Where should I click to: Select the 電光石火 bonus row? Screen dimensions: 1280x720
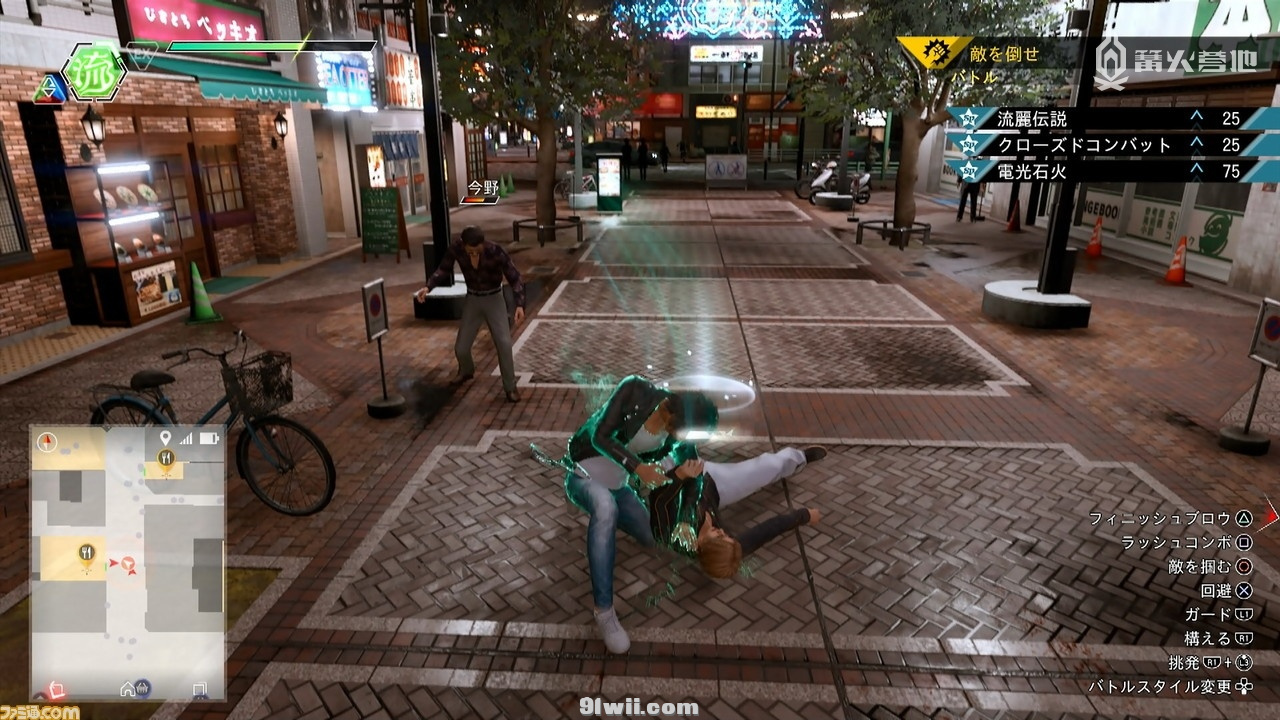1100,171
